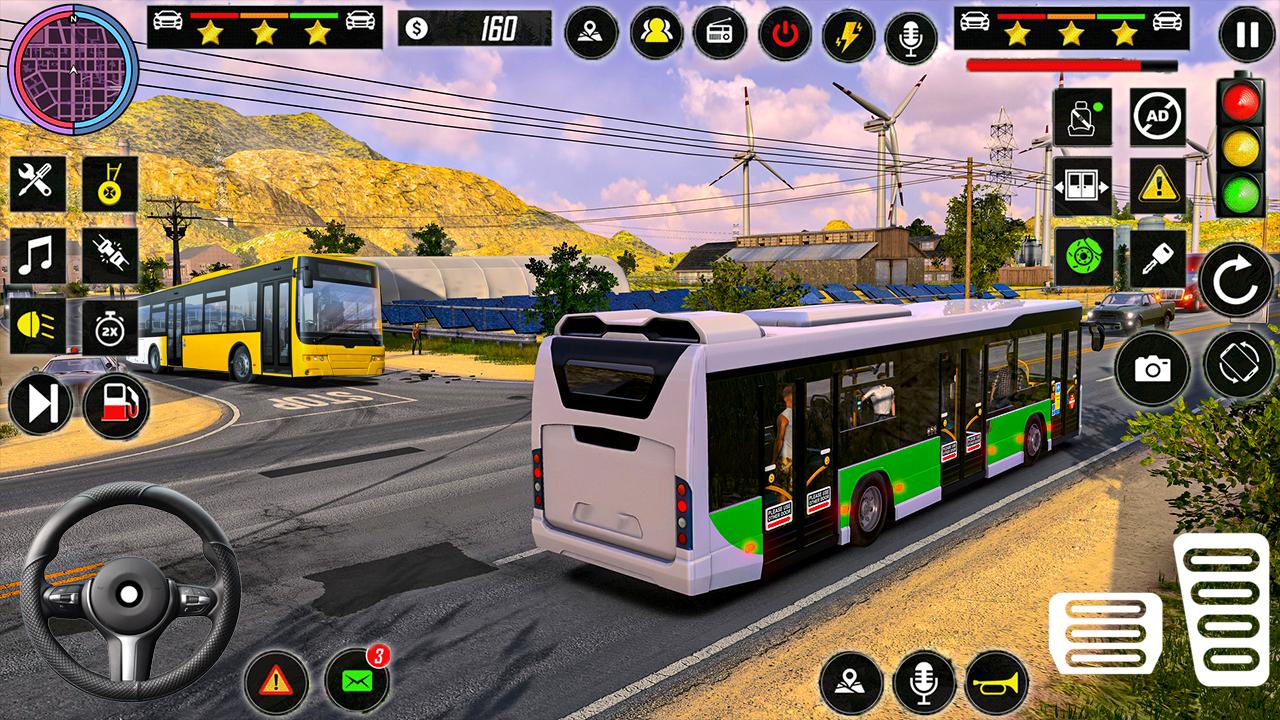Image resolution: width=1280 pixels, height=720 pixels.
Task: Activate the lightning bolt boost
Action: [x=848, y=34]
